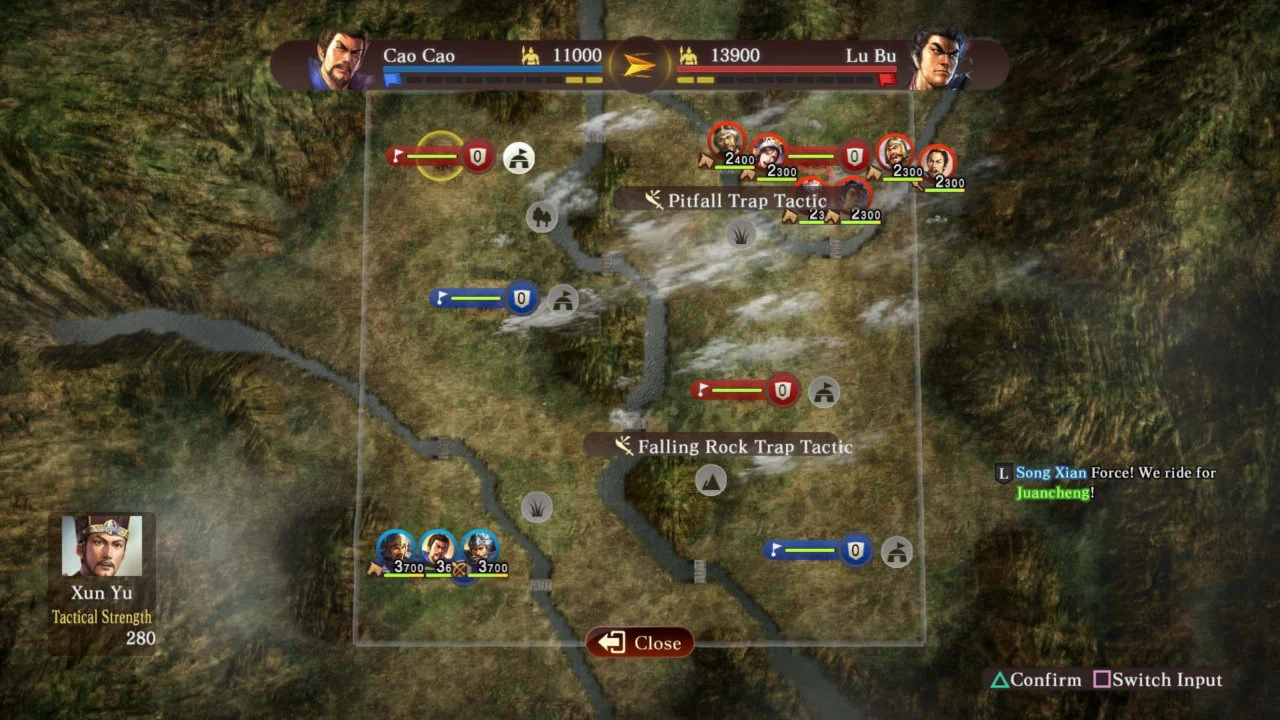This screenshot has width=1280, height=720.
Task: Click the grass terrain icon below the Pitfall tactic
Action: (740, 236)
